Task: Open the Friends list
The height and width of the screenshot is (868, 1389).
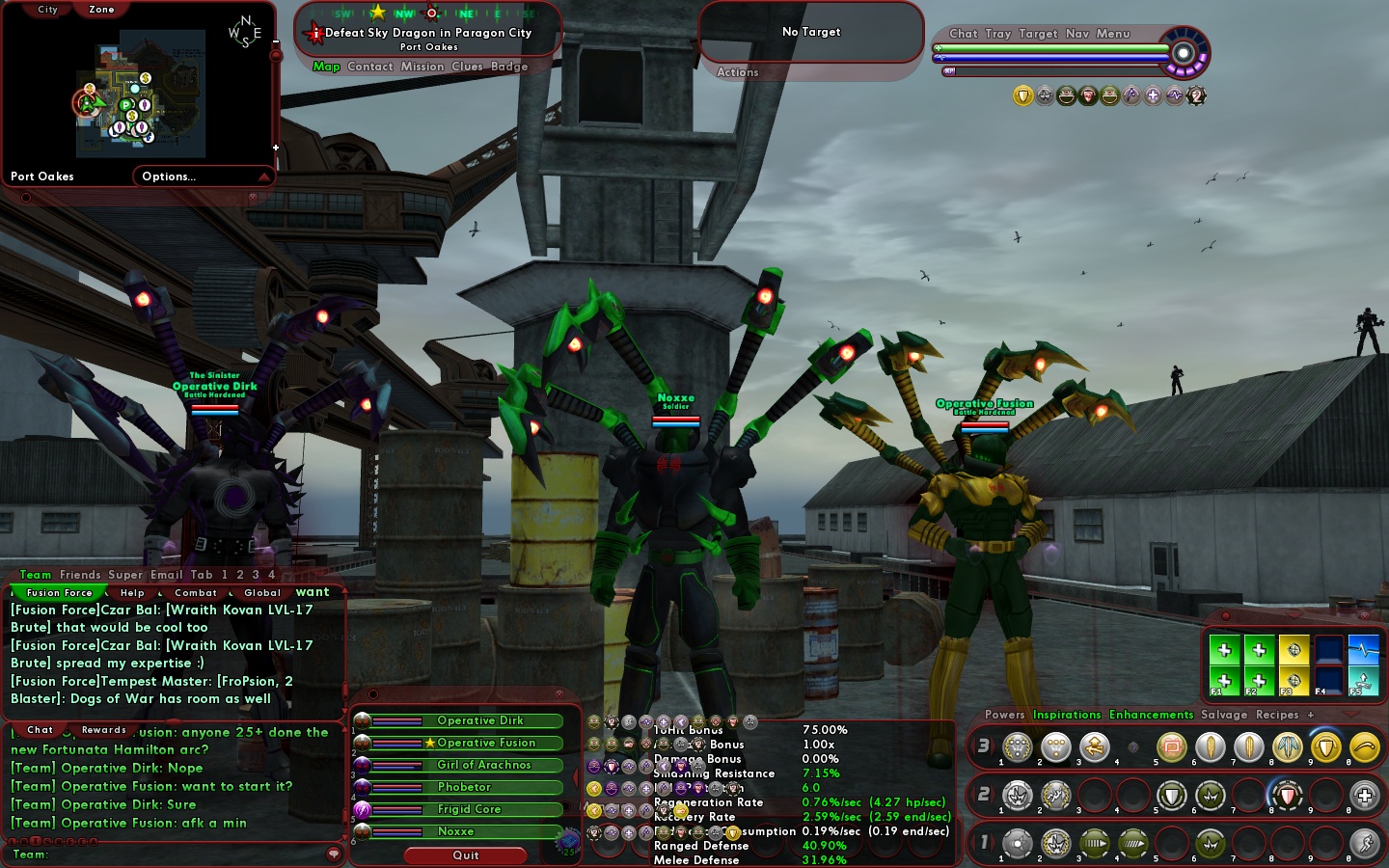Action: (80, 575)
